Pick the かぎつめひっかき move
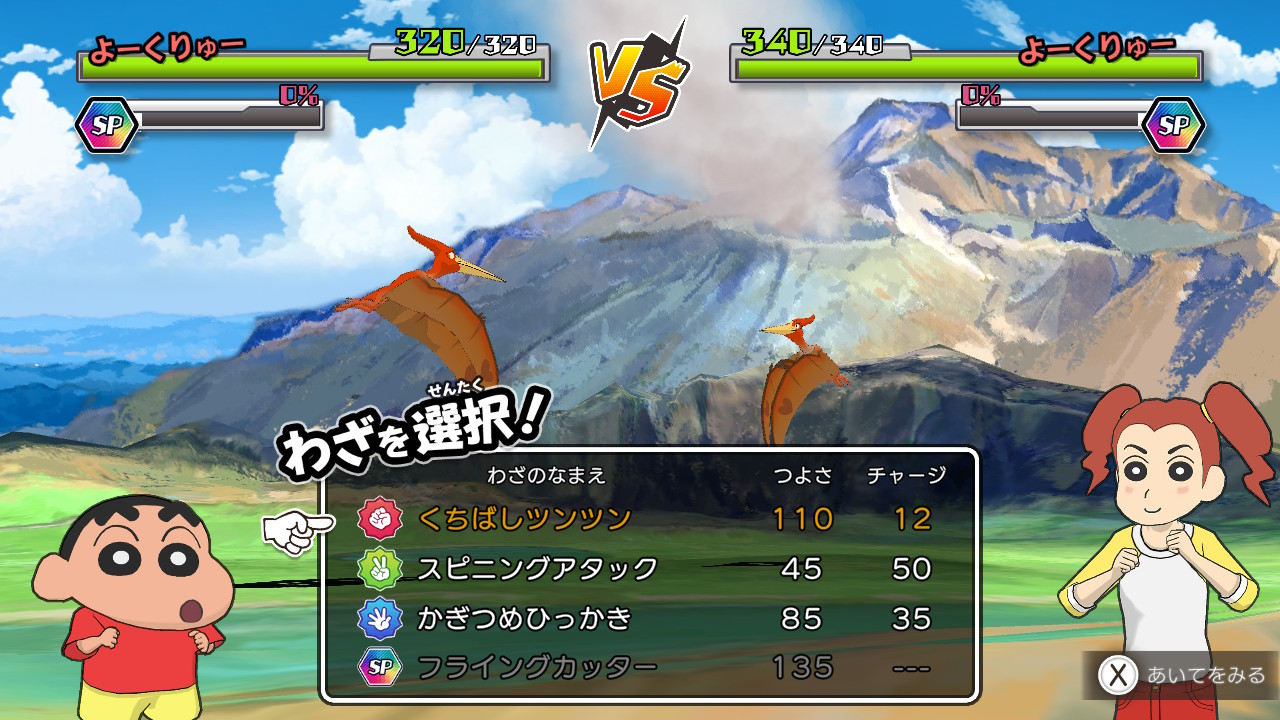1280x720 pixels. click(524, 618)
